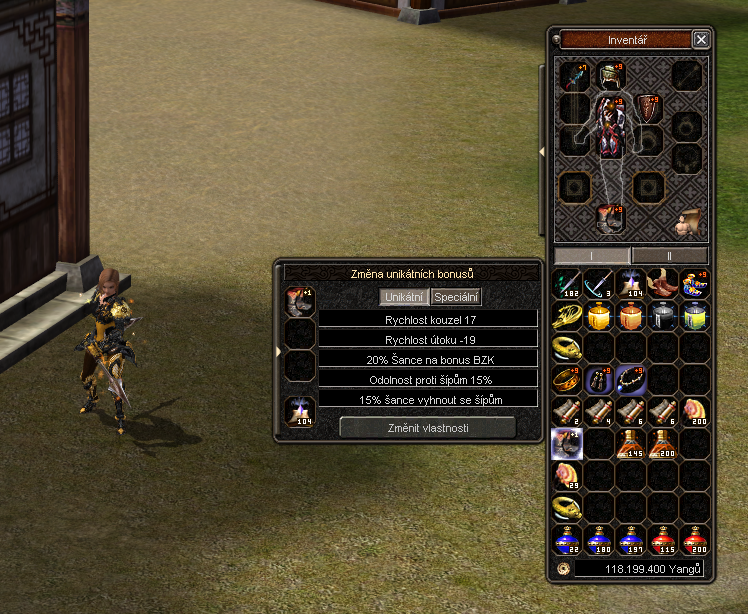The image size is (748, 614).
Task: Pick the red potion stack of 115
Action: pyautogui.click(x=664, y=540)
